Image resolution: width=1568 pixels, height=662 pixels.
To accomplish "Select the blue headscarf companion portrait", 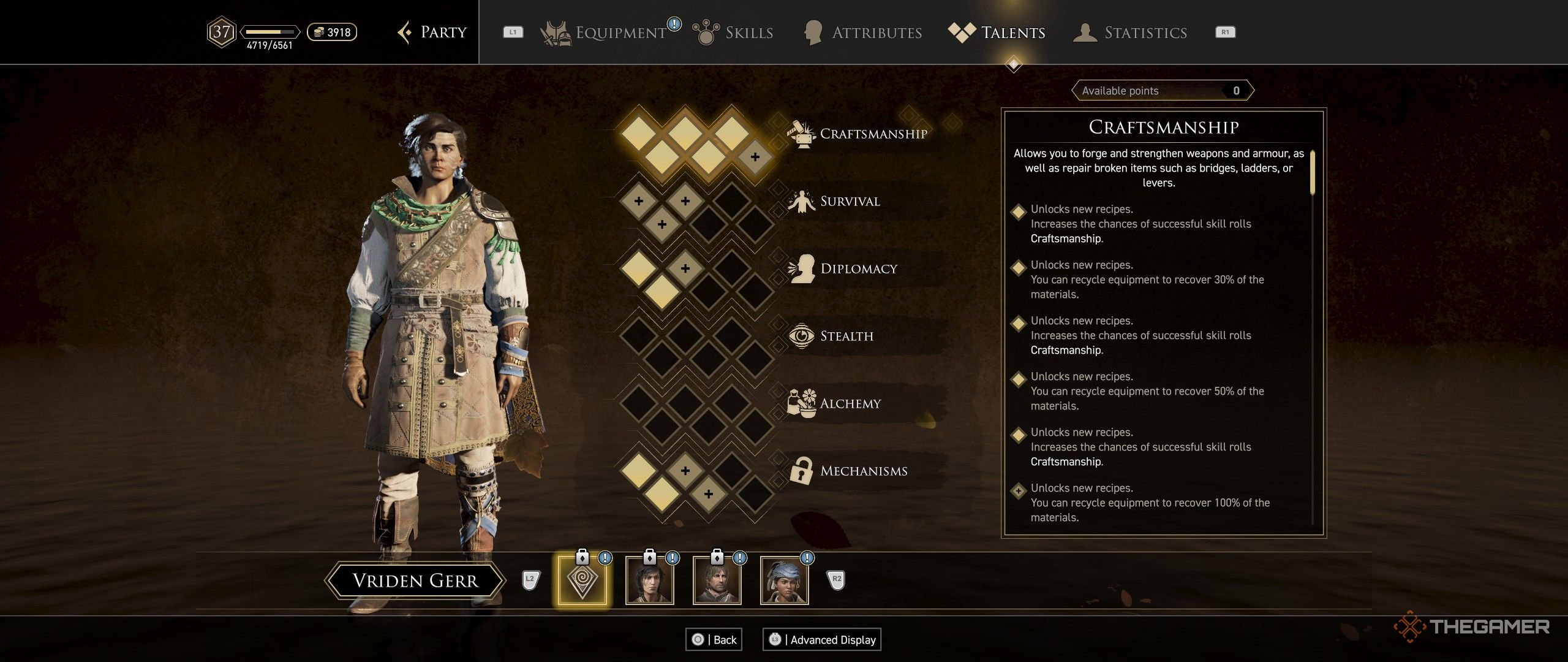I will click(x=784, y=580).
